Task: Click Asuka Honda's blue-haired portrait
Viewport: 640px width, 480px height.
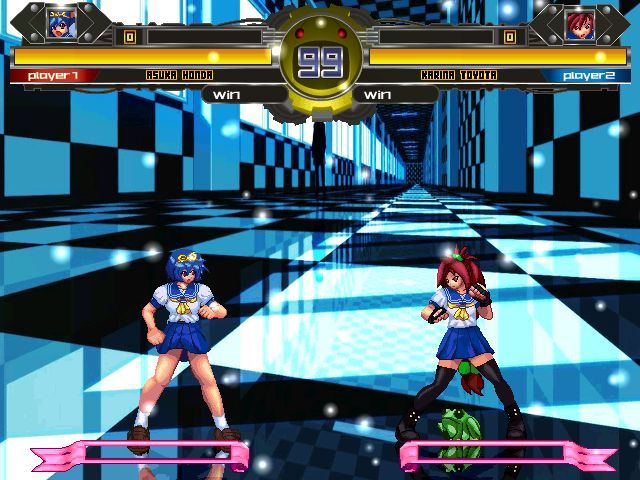Action: coord(59,23)
